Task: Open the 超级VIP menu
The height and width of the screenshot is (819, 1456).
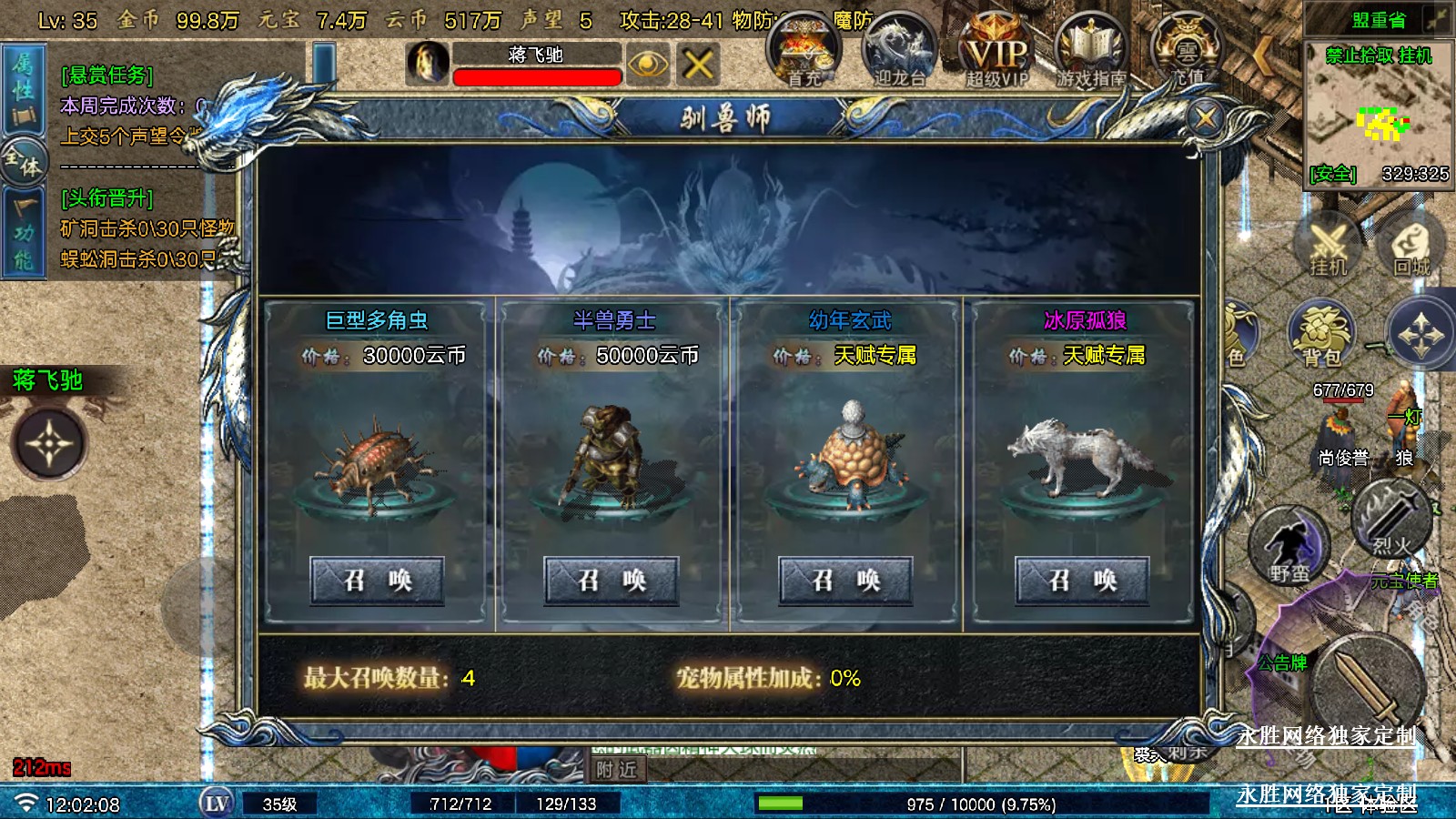Action: (996, 52)
